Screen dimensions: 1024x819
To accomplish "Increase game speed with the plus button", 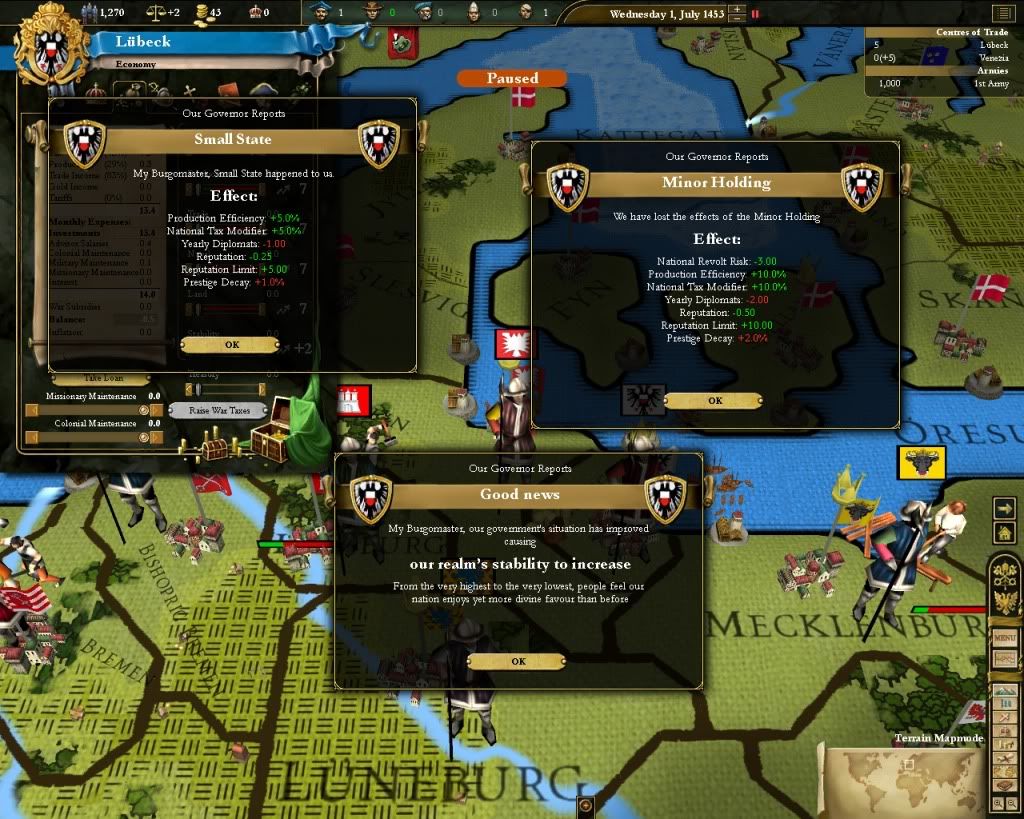I will coord(737,9).
